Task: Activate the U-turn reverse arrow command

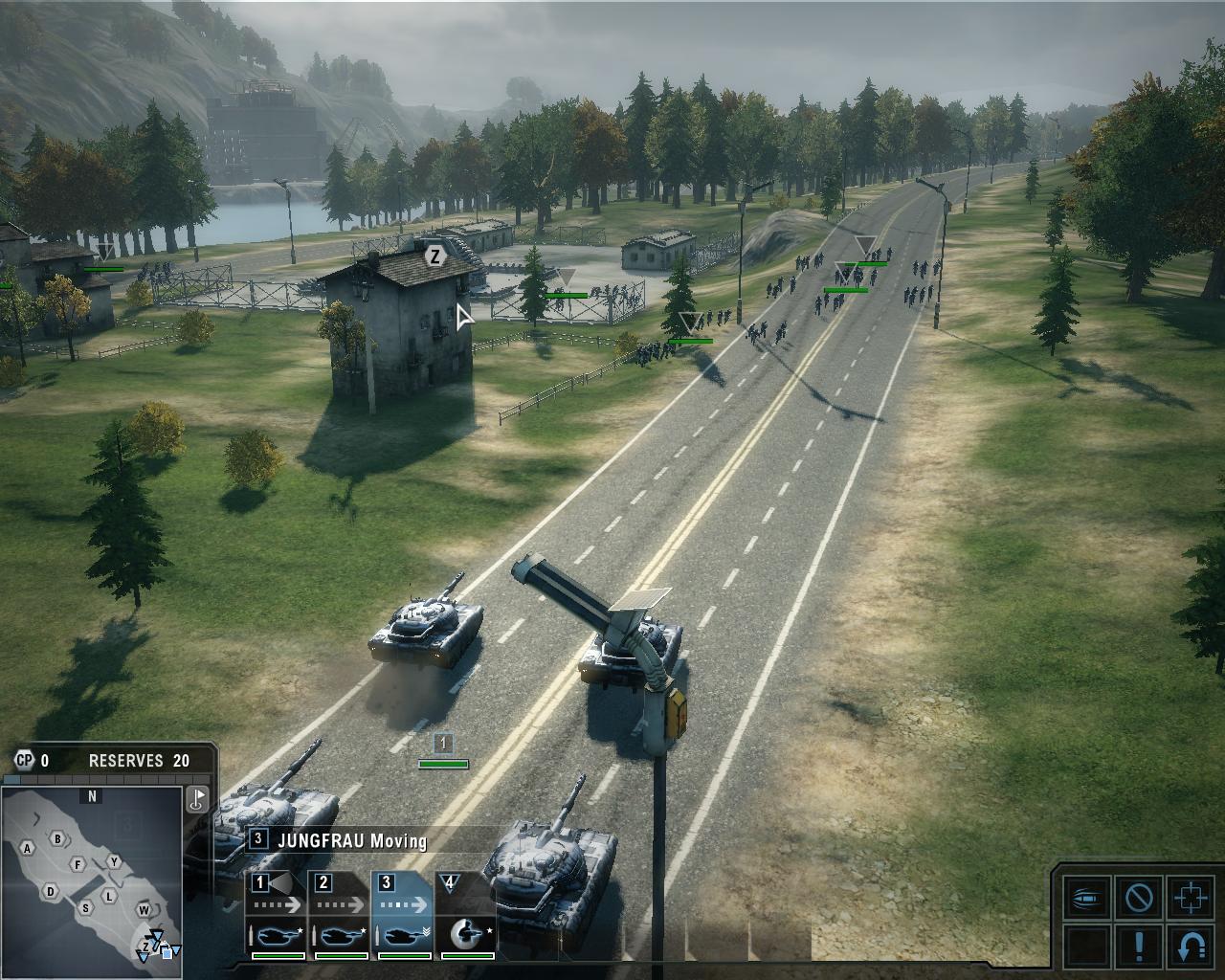Action: 1190,946
